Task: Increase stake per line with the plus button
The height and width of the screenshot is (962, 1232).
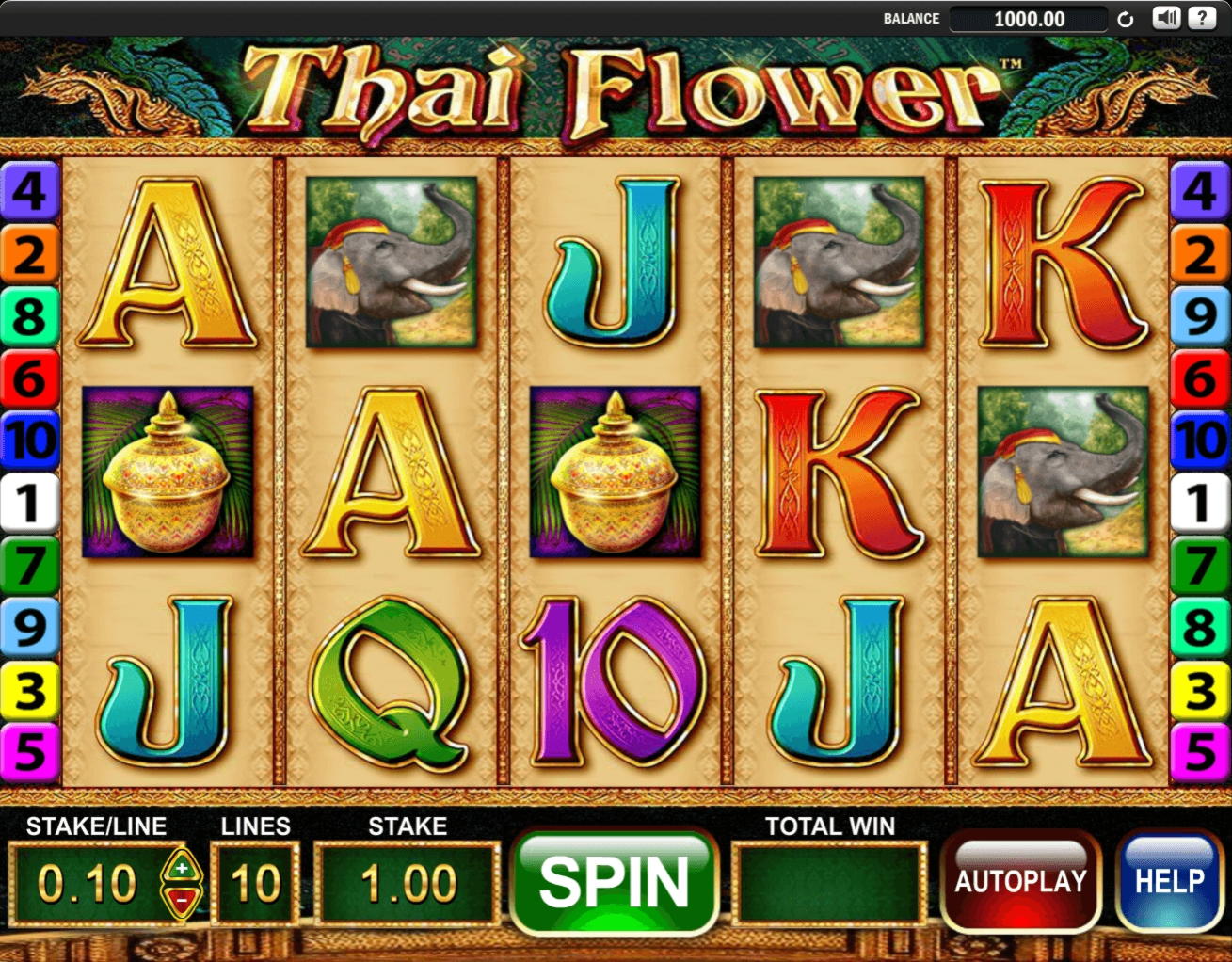Action: (x=181, y=867)
